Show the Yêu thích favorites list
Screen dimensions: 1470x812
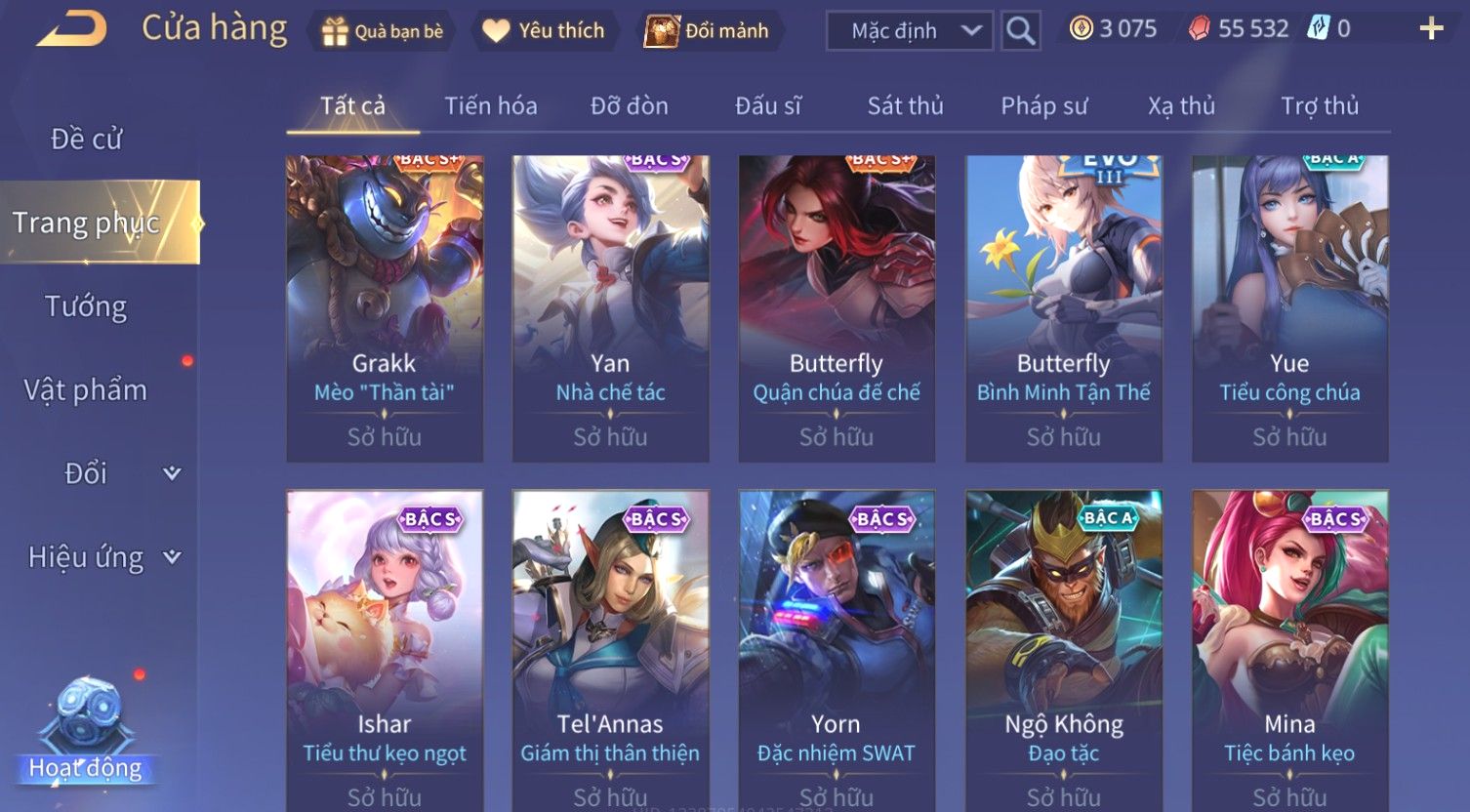[544, 31]
